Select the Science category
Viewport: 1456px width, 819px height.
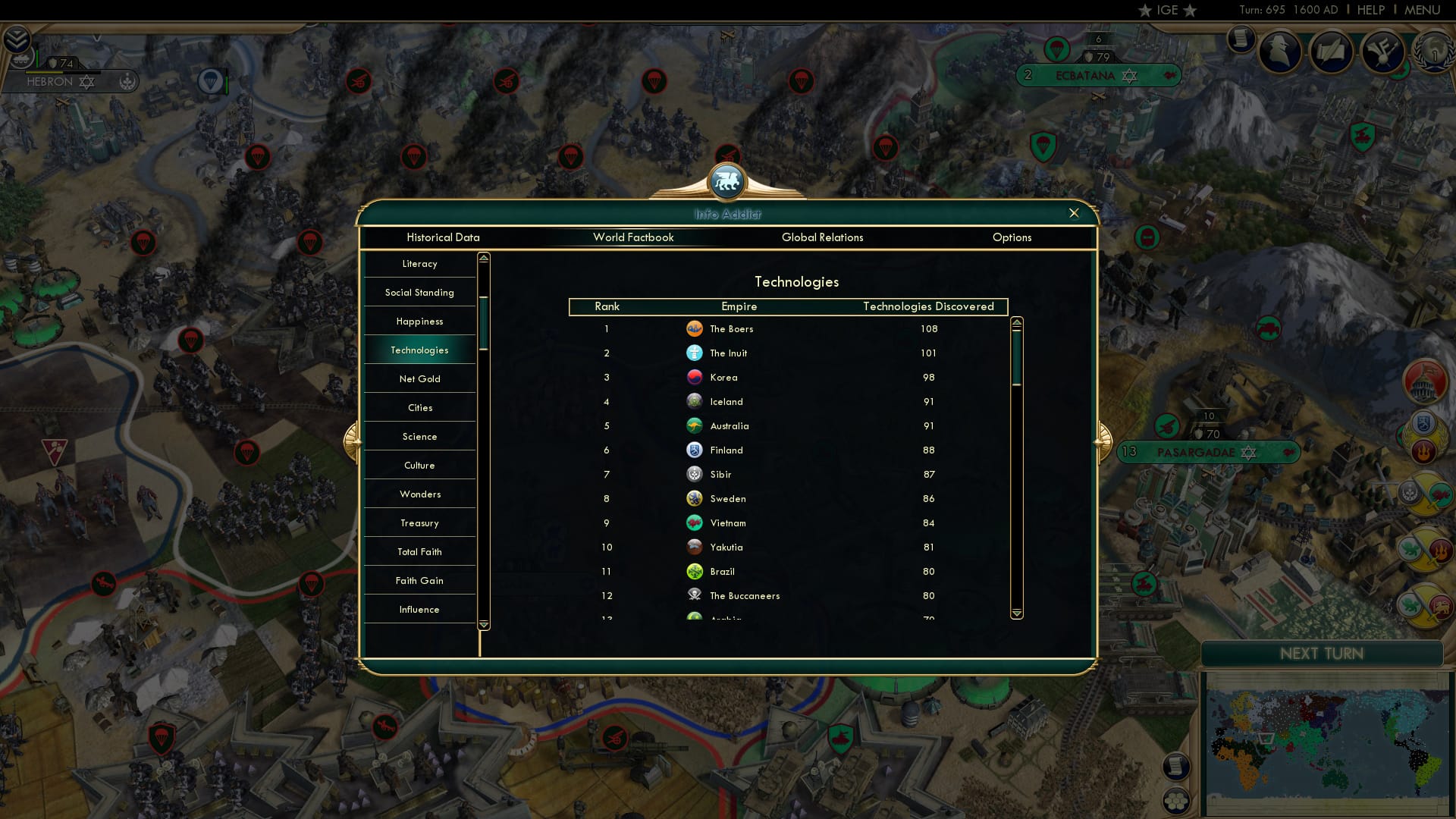tap(419, 436)
